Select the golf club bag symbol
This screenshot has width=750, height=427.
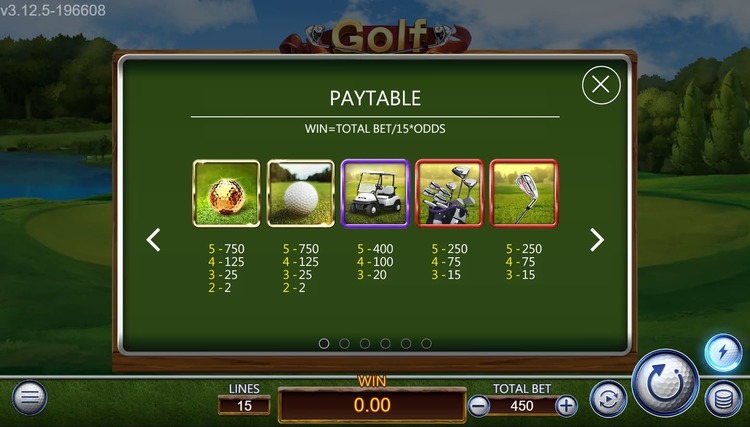click(x=449, y=193)
